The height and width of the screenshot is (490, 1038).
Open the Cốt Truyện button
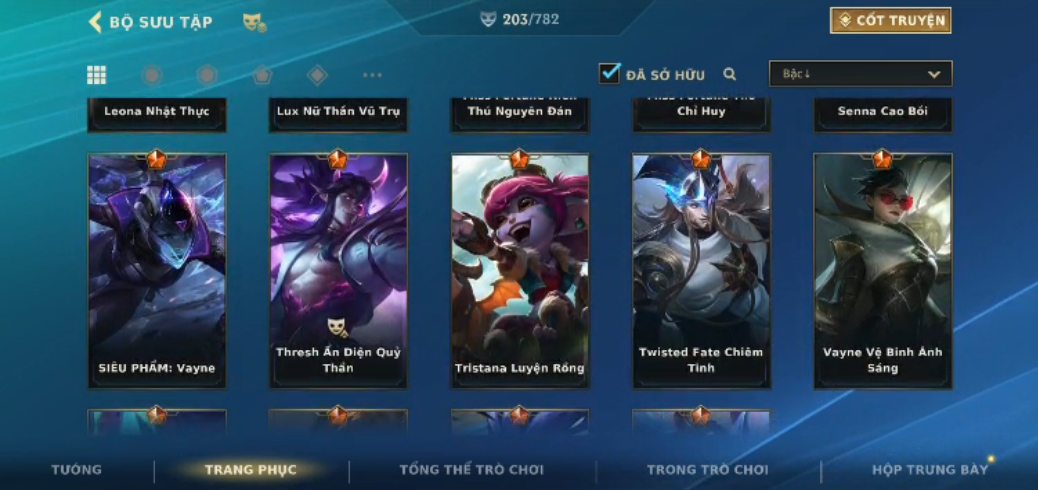pyautogui.click(x=890, y=21)
